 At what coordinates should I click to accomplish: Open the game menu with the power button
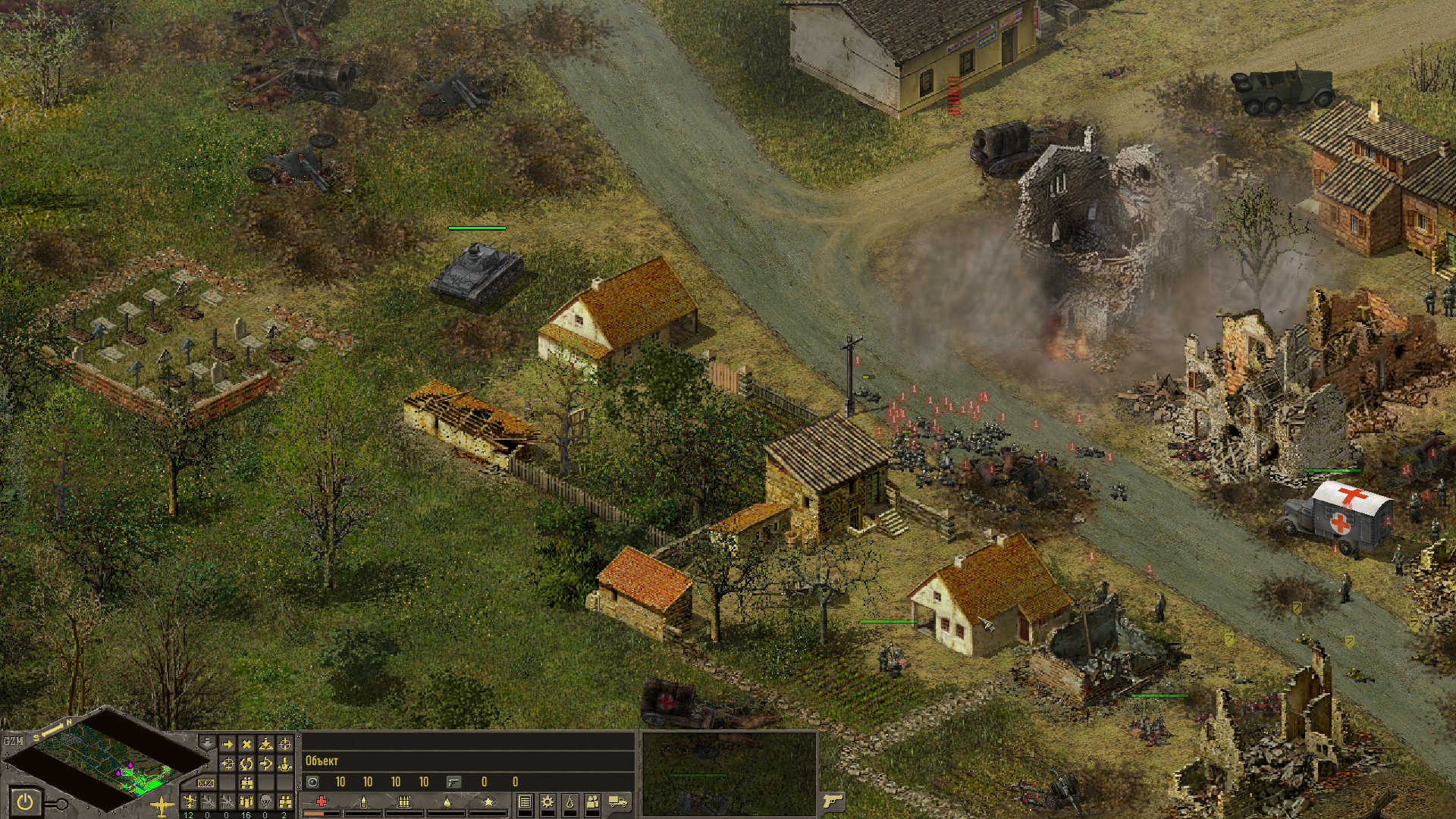(26, 802)
